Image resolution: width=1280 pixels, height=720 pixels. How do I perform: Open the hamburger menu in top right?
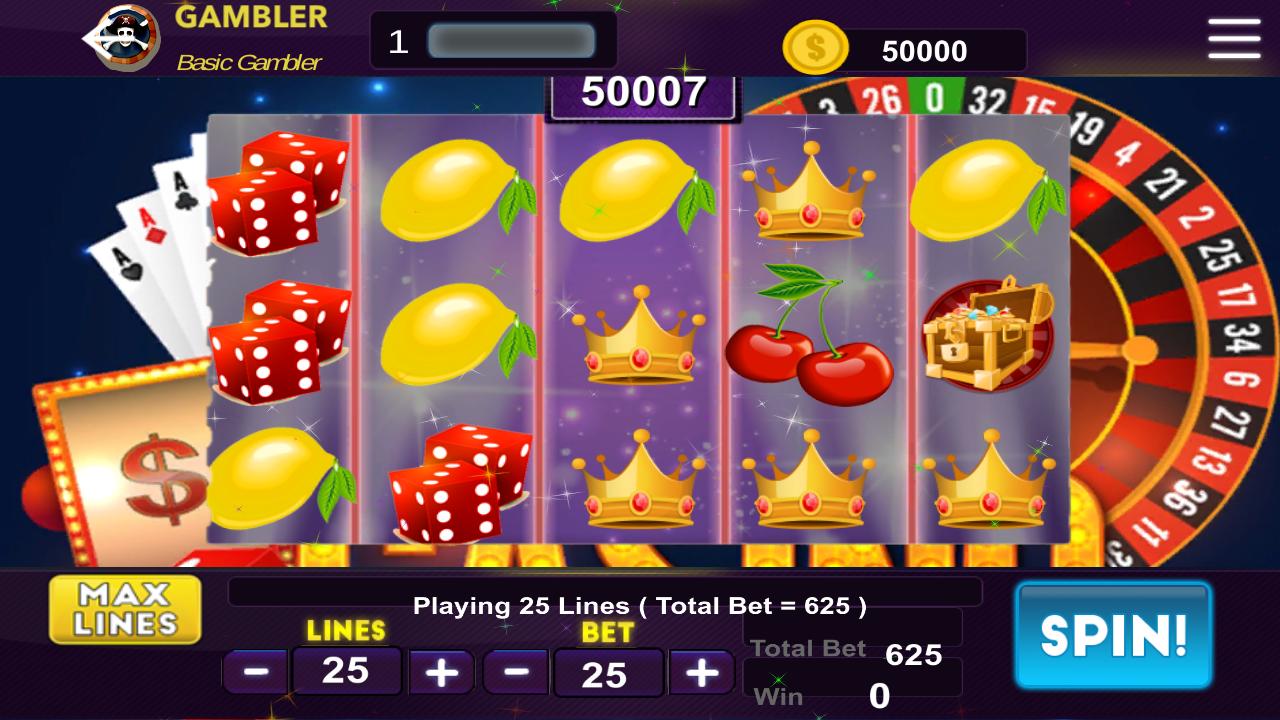(1233, 38)
